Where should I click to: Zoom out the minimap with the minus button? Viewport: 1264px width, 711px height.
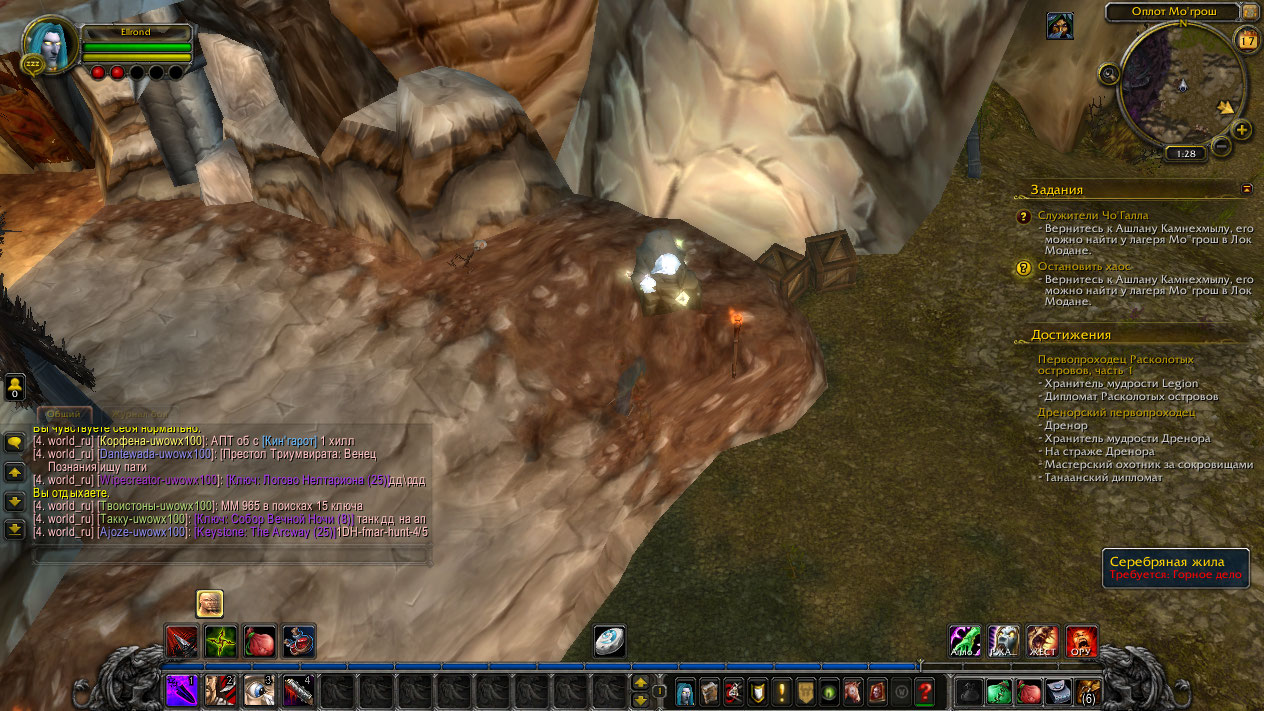pyautogui.click(x=1220, y=147)
